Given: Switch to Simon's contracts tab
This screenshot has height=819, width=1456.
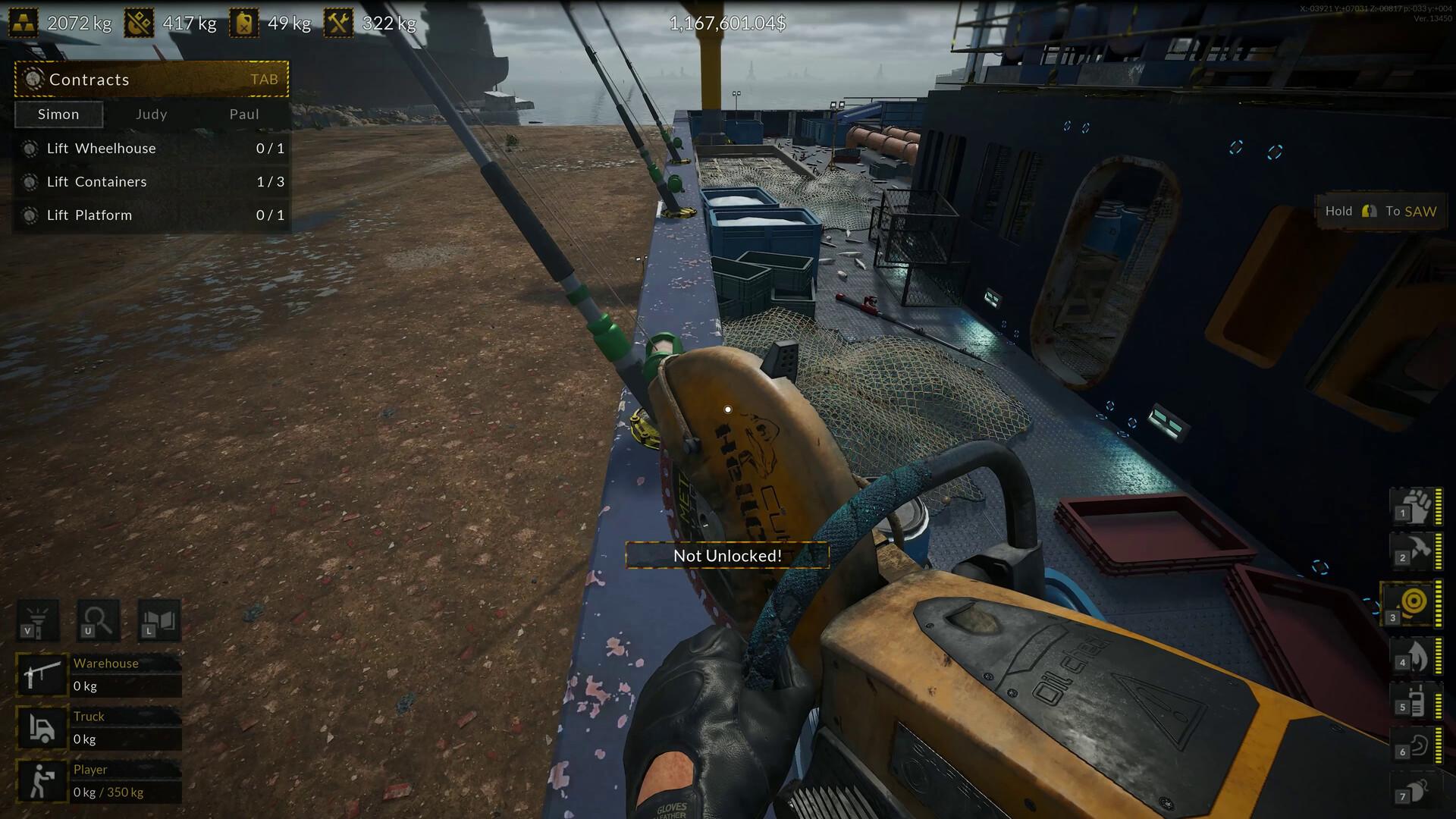Looking at the screenshot, I should (58, 115).
